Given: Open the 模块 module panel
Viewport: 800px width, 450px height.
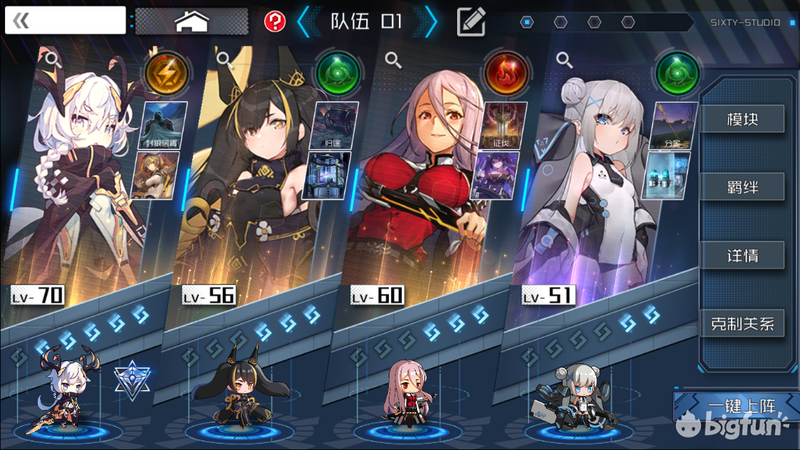Looking at the screenshot, I should point(741,119).
